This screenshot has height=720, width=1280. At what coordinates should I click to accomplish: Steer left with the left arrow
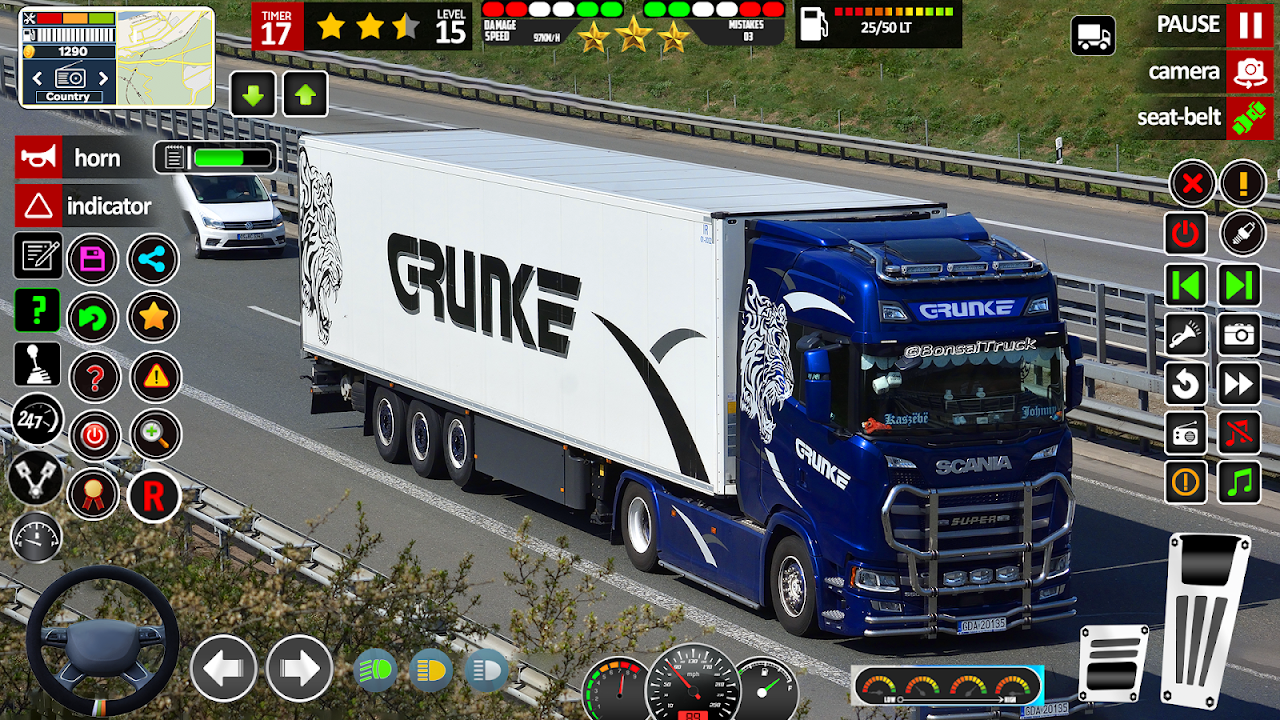[223, 668]
